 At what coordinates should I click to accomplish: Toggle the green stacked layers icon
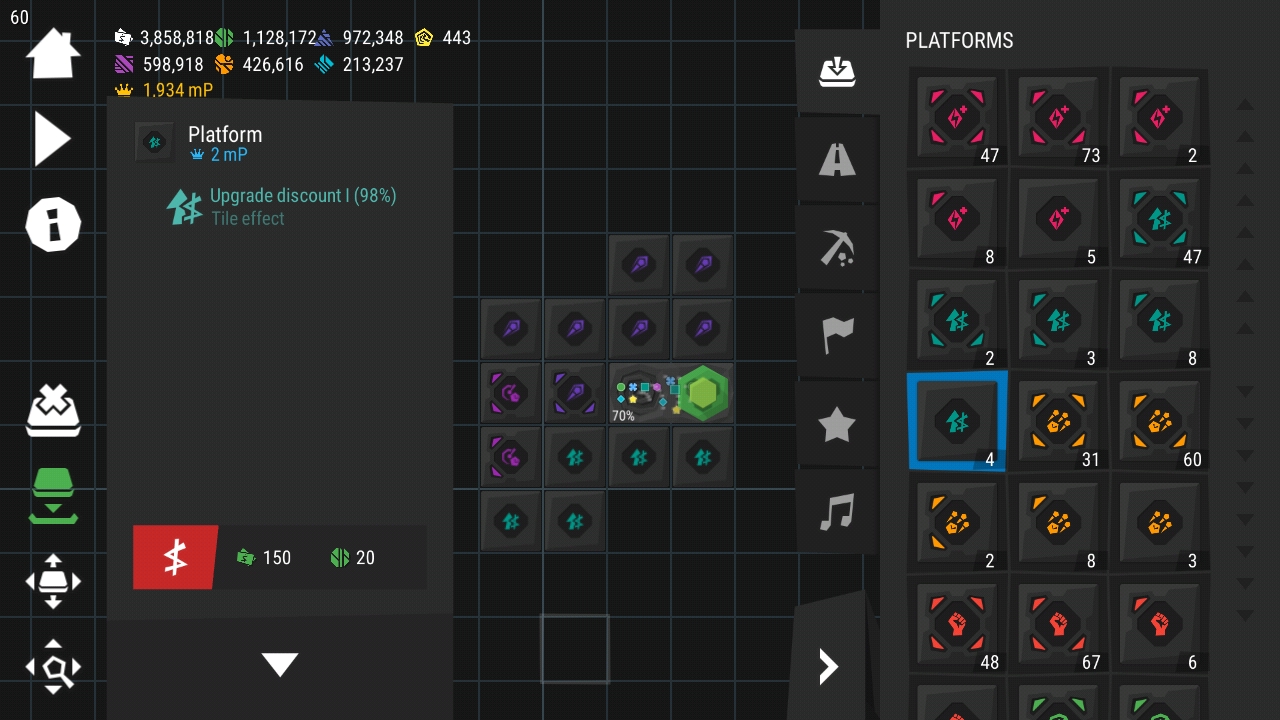(x=52, y=494)
